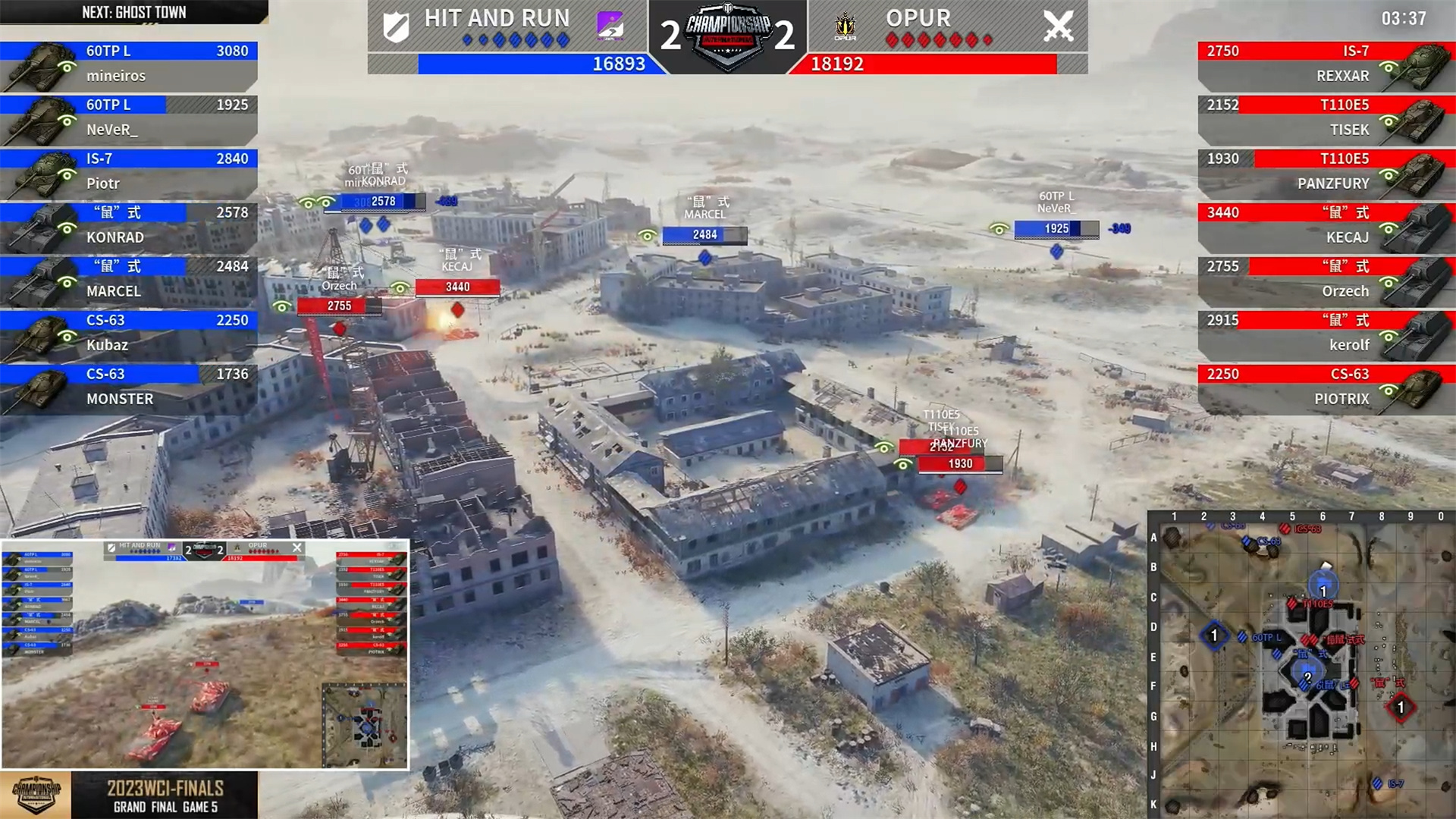Select KECAJ's row in the red roster
This screenshot has height=819, width=1456.
click(x=1326, y=226)
